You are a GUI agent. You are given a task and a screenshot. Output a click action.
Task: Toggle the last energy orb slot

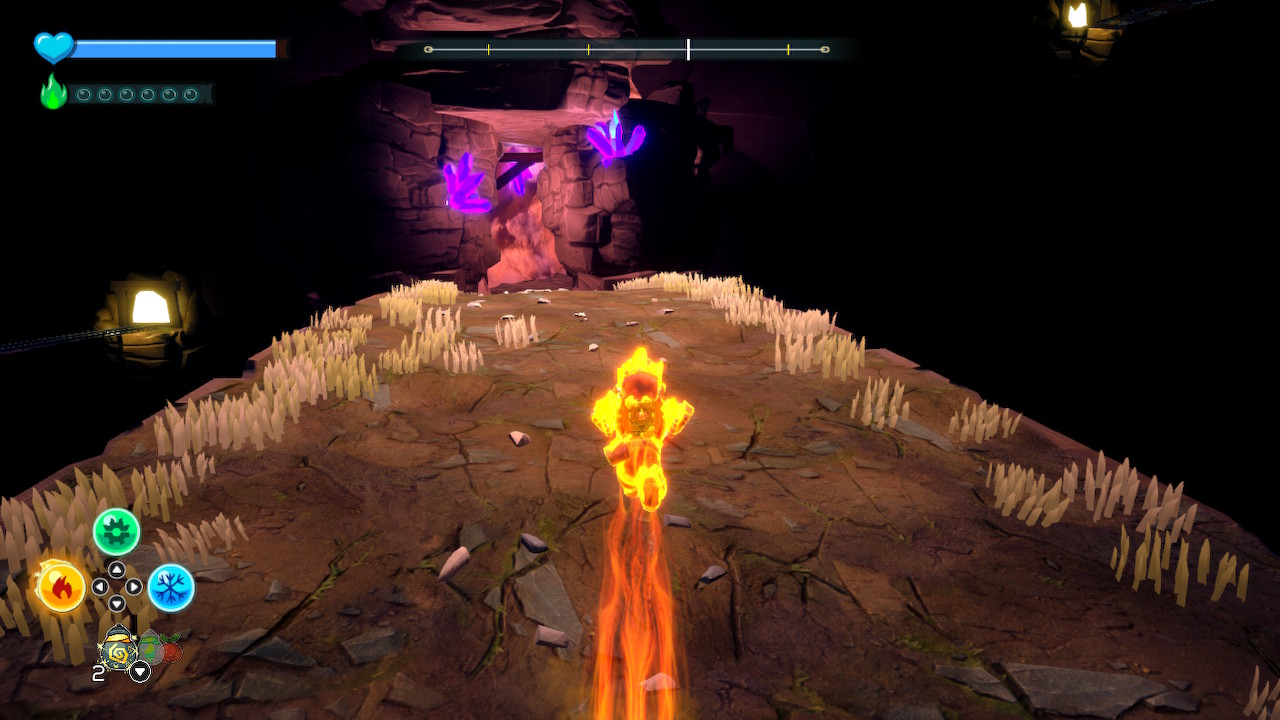(191, 94)
